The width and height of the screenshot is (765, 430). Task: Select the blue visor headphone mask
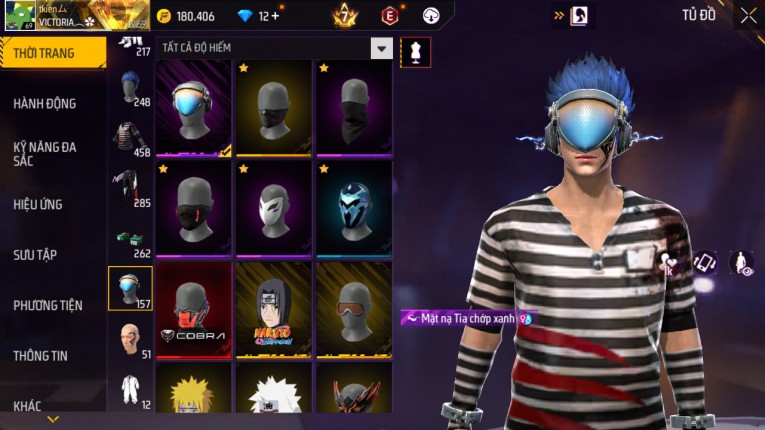point(193,108)
